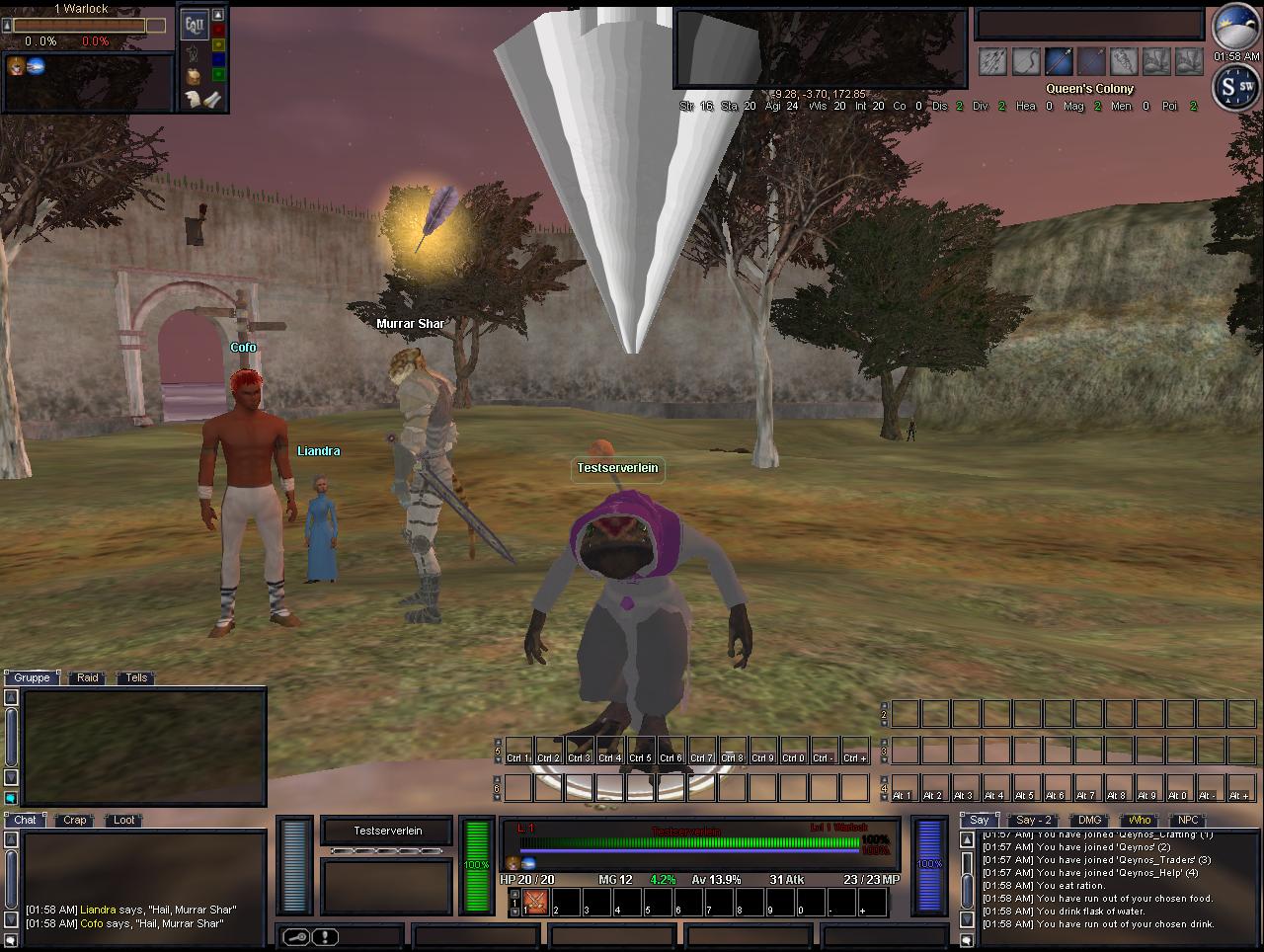Select the arrows ammo equipment slot
The height and width of the screenshot is (952, 1264).
point(993,61)
